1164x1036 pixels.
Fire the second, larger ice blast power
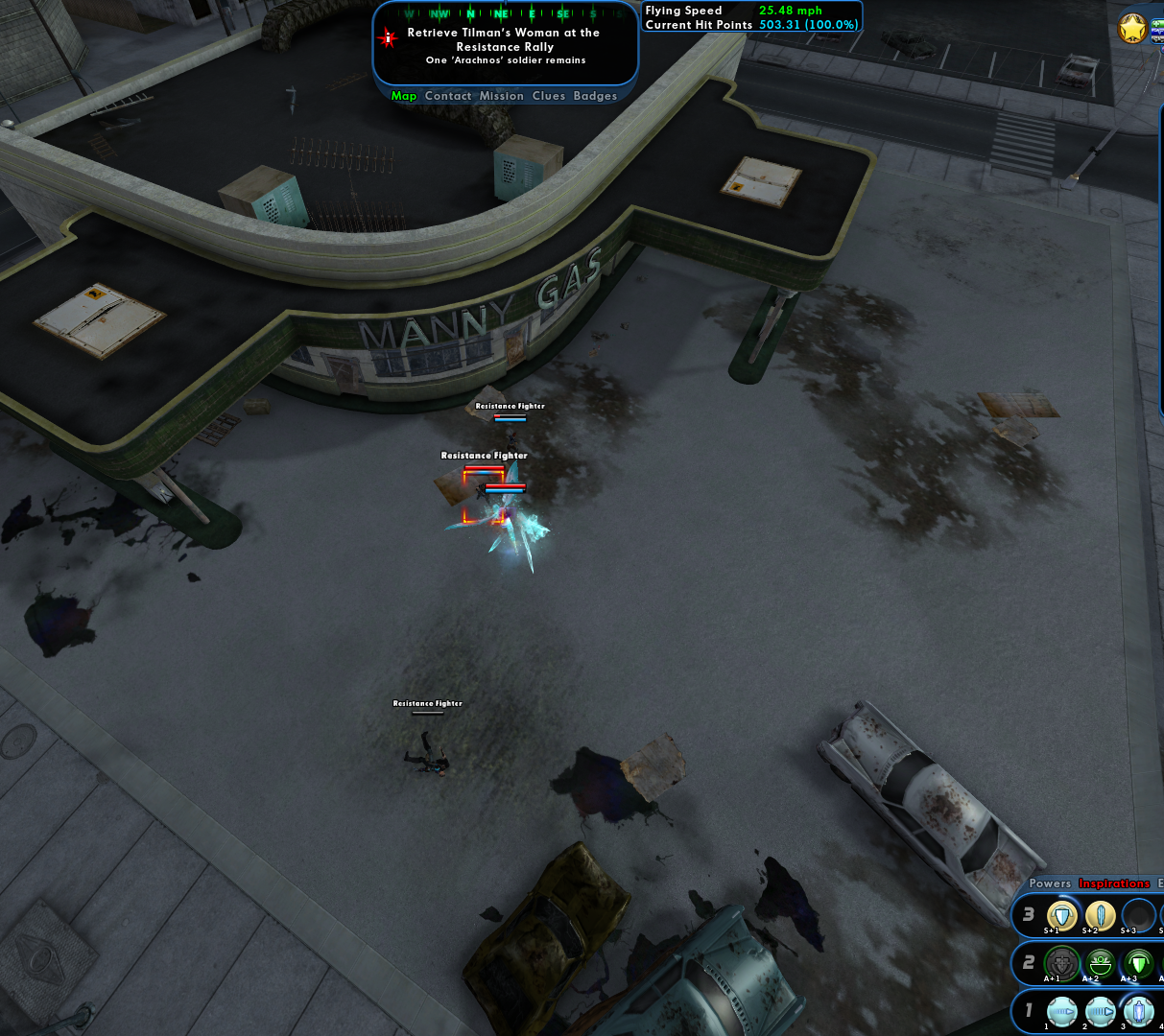[1100, 1011]
